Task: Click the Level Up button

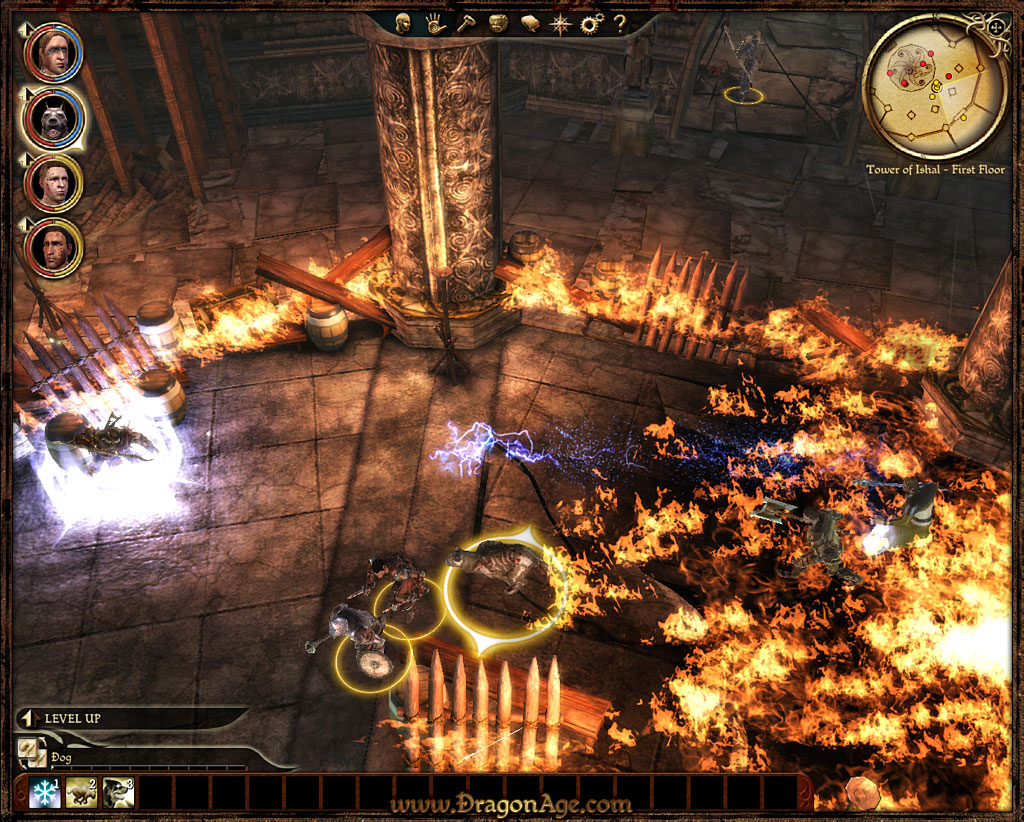Action: pyautogui.click(x=72, y=718)
